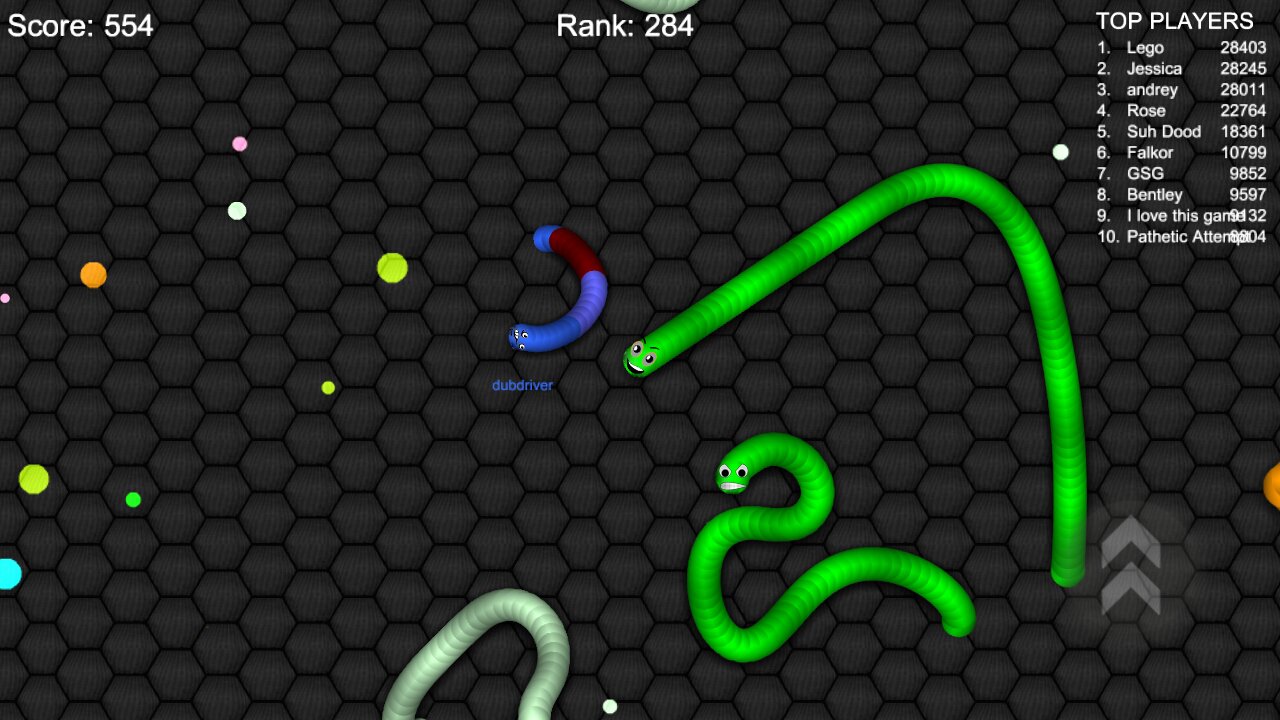This screenshot has width=1280, height=720.
Task: Click the pink pellet near the top
Action: pyautogui.click(x=237, y=144)
